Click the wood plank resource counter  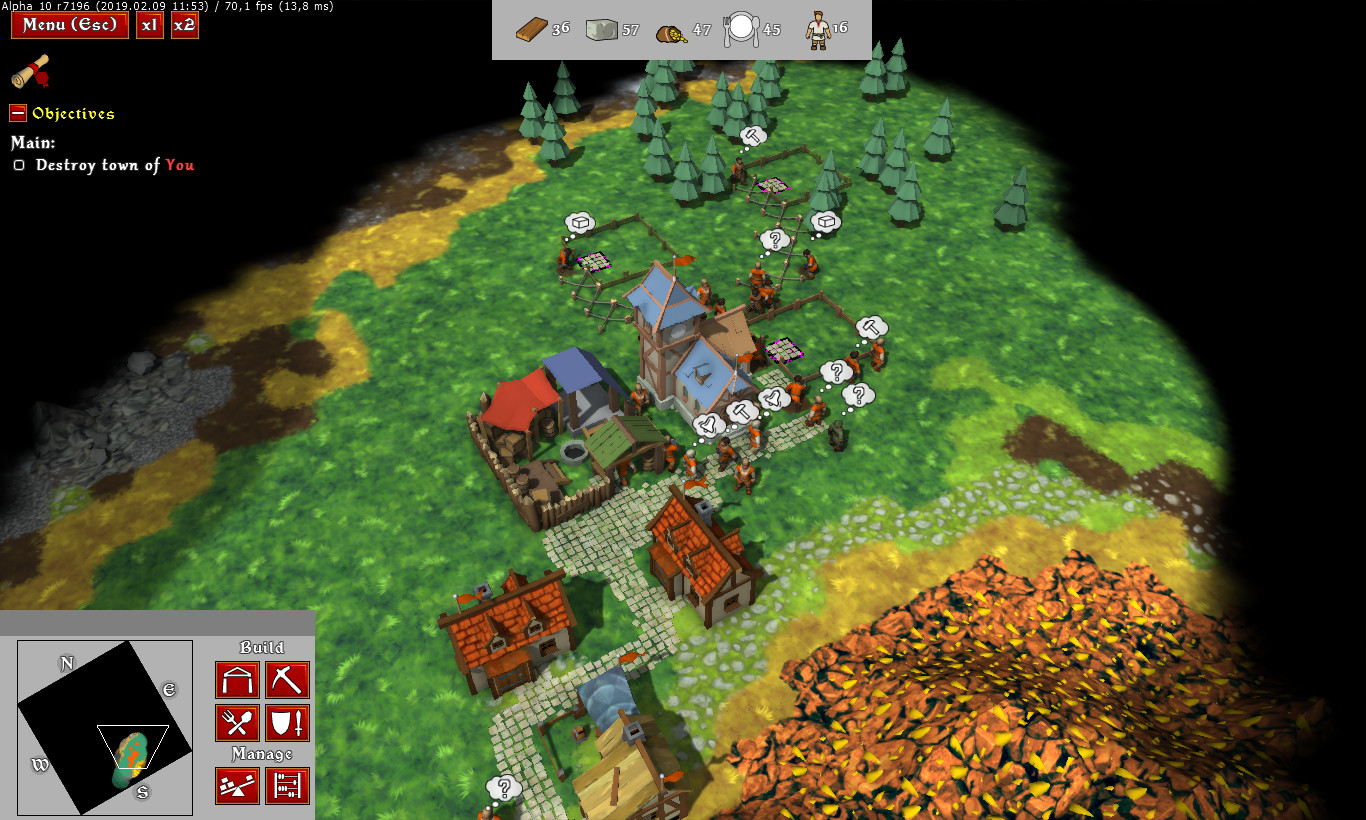[529, 28]
